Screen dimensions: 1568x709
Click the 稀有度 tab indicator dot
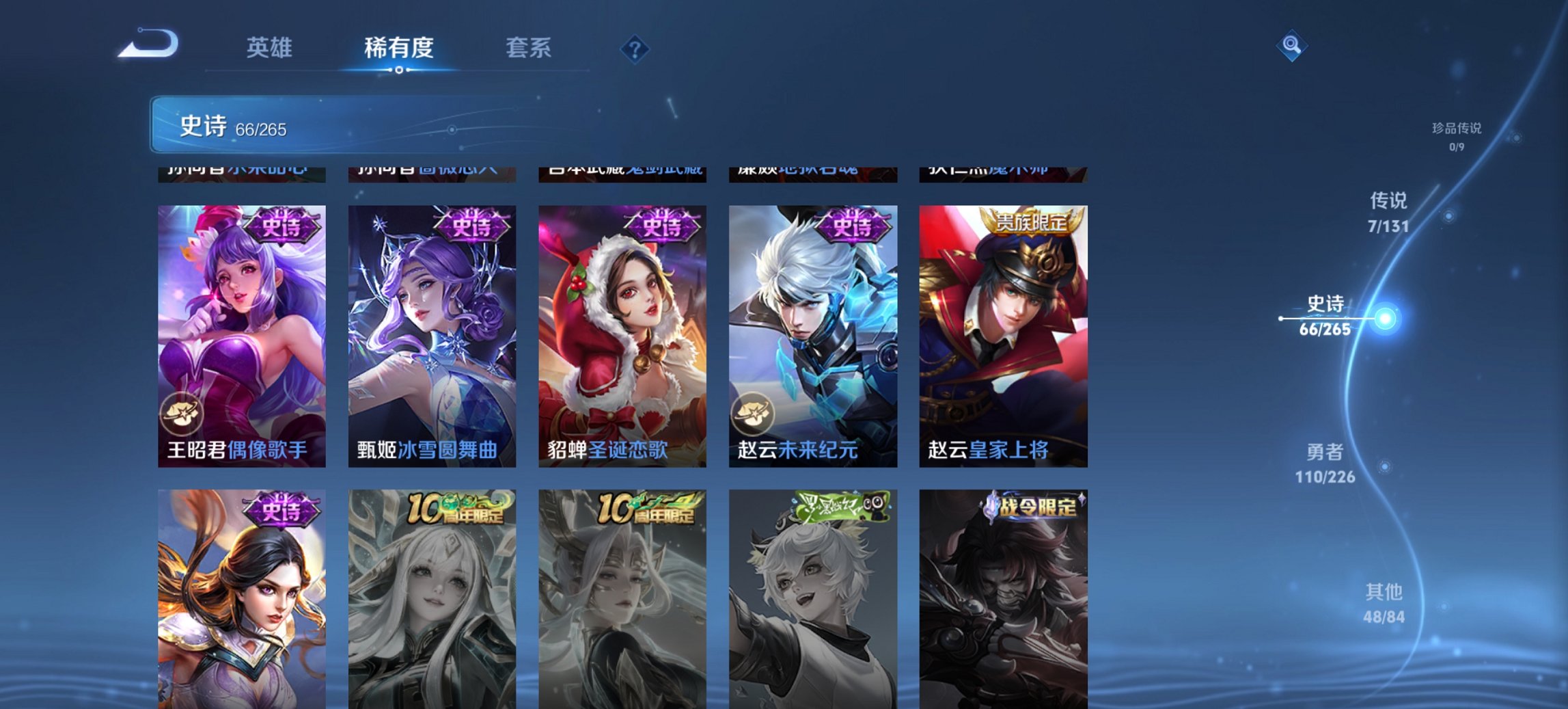(399, 70)
